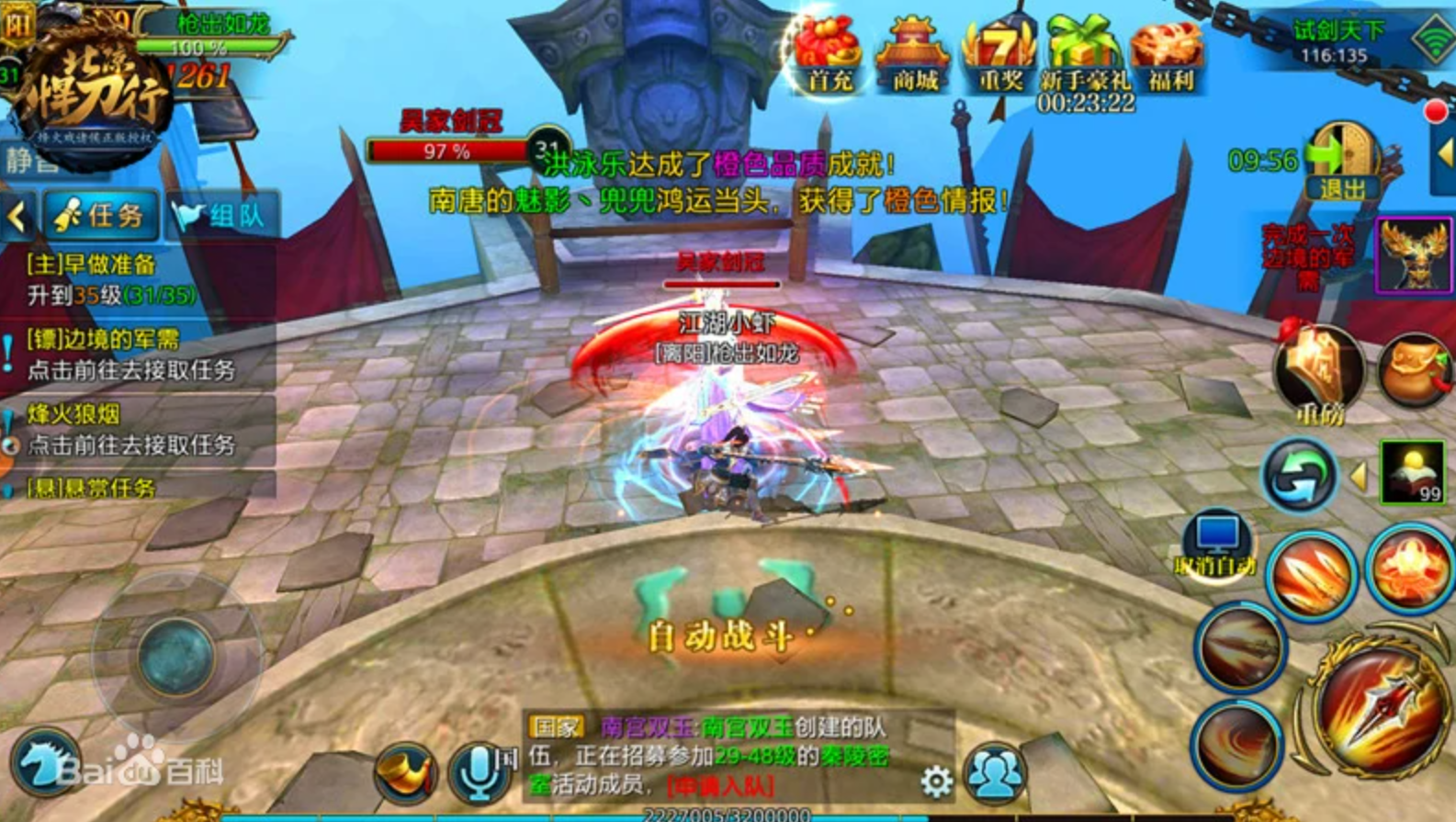1456x822 pixels.
Task: Use the potion slot showing 99
Action: pyautogui.click(x=1413, y=471)
